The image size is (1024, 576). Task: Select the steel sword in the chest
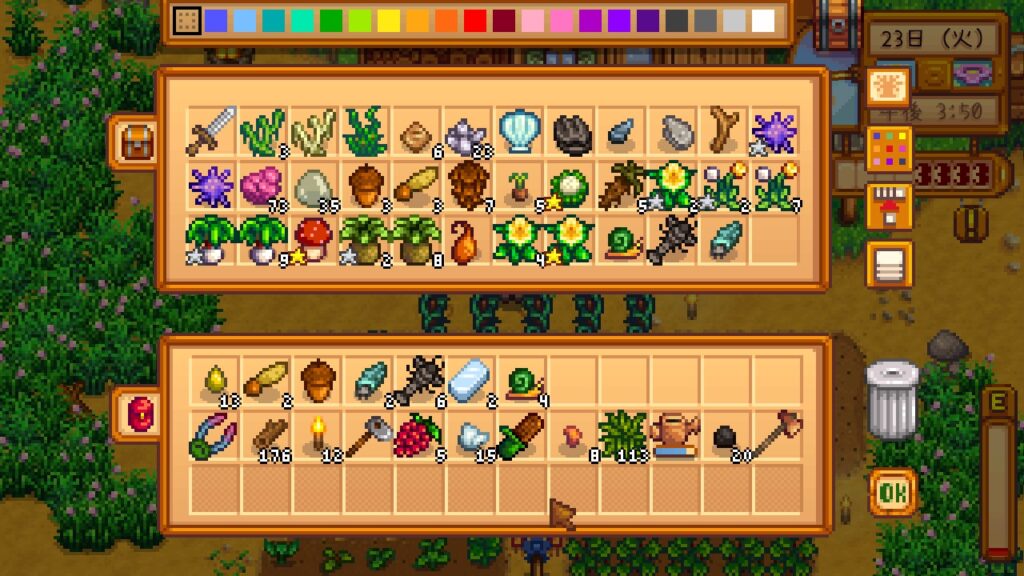click(x=211, y=132)
